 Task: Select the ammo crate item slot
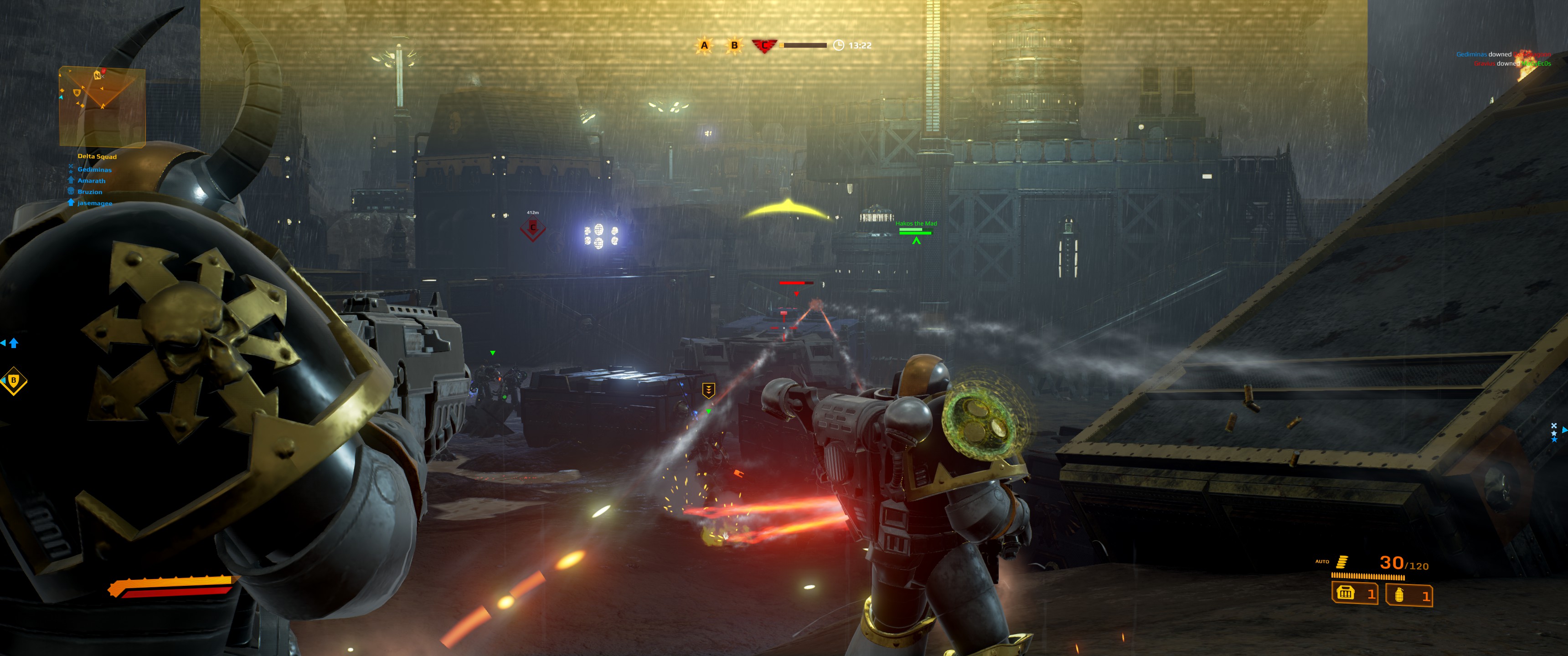coord(1354,593)
